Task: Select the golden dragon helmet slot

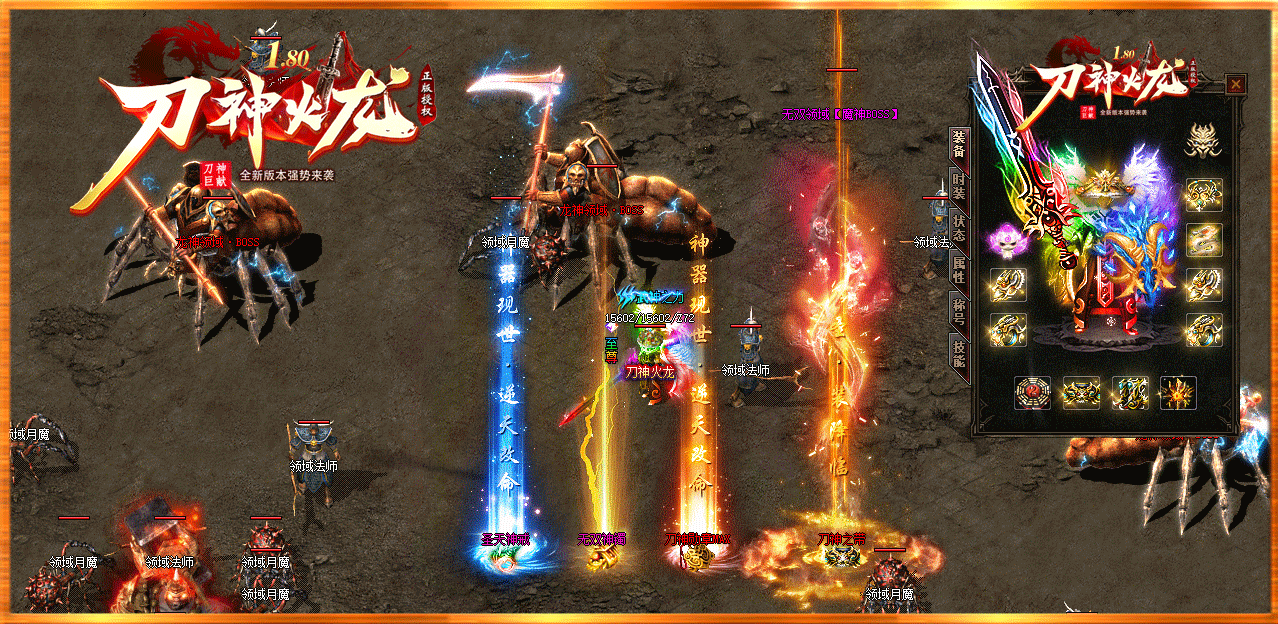Action: coord(1204,143)
